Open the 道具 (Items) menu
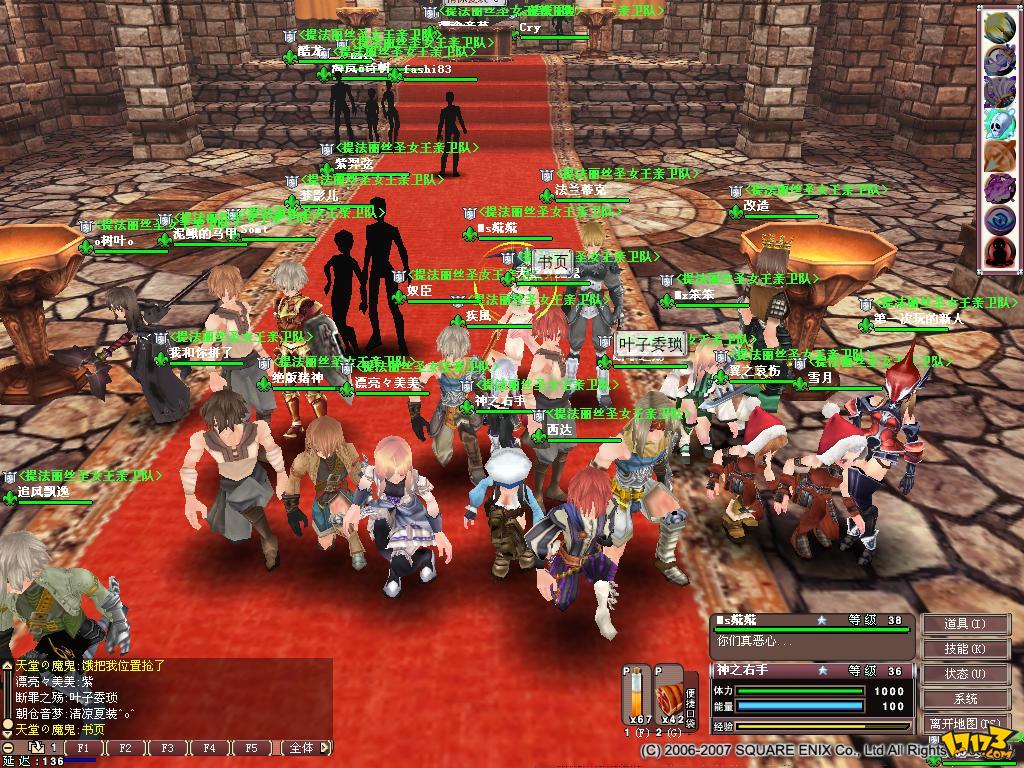1024x768 pixels. tap(964, 624)
